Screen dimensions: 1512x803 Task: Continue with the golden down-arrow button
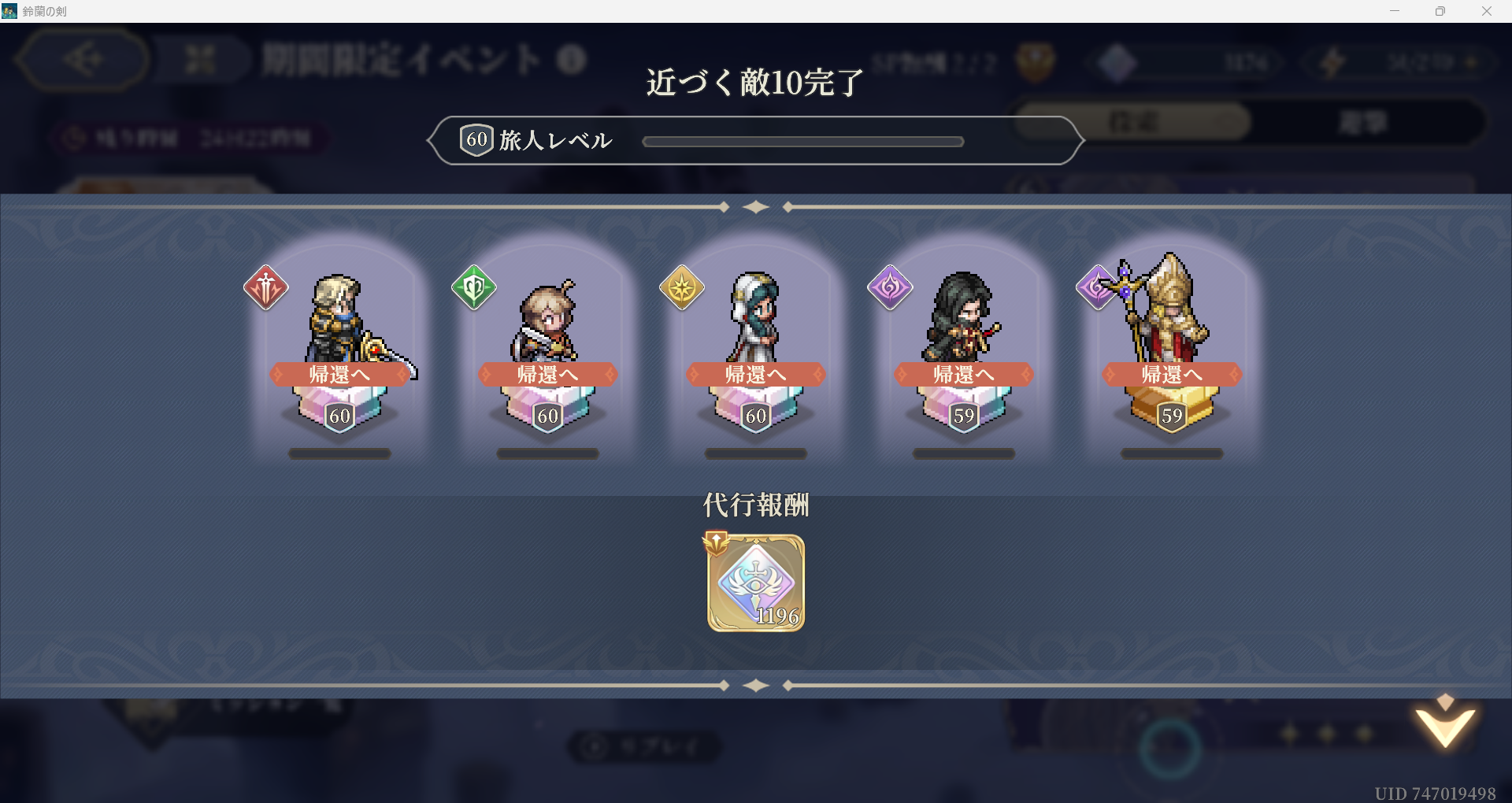click(x=1444, y=724)
